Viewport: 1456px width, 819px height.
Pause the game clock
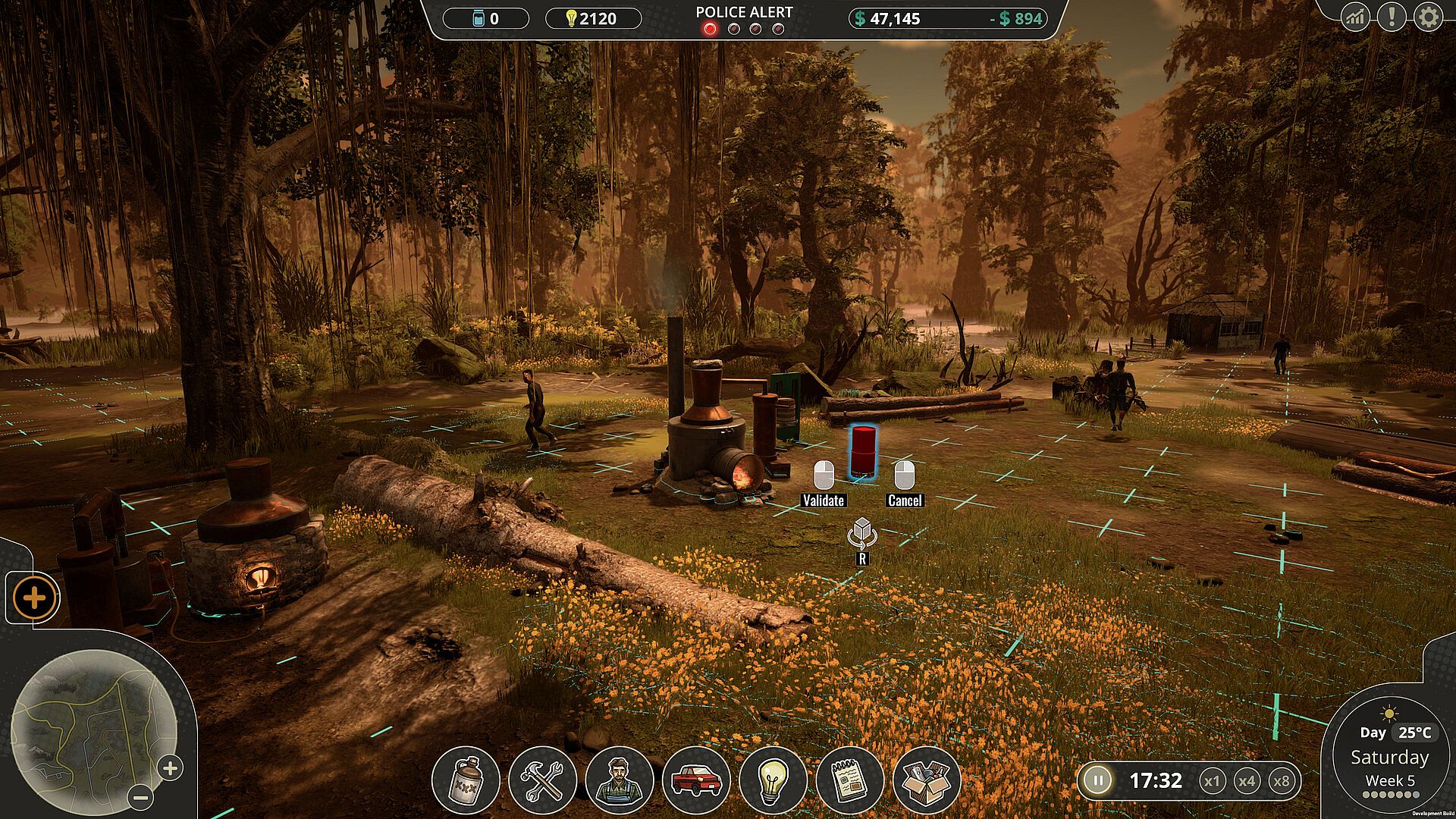coord(1097,780)
